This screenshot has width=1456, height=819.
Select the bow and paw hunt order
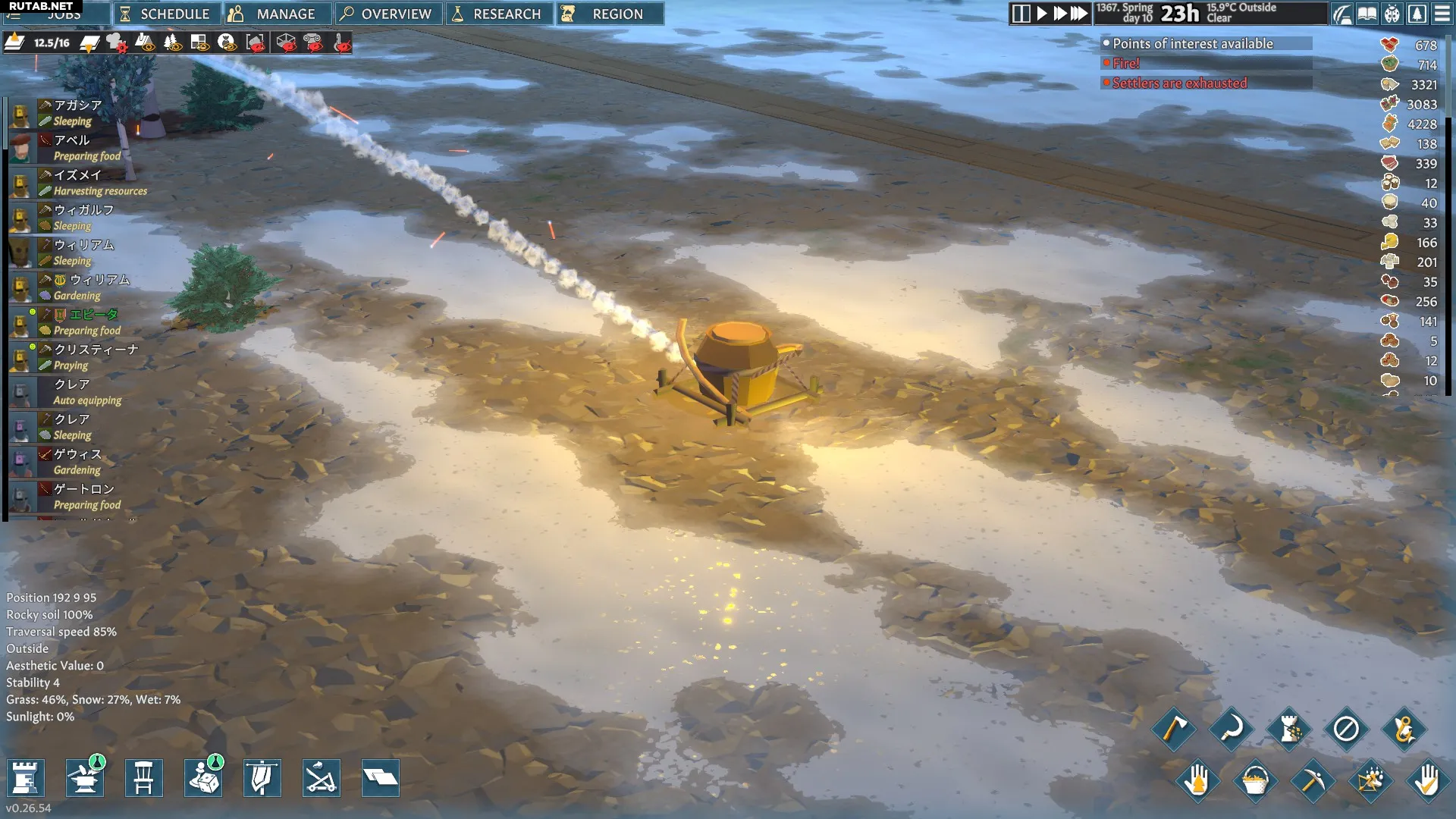pos(1370,780)
